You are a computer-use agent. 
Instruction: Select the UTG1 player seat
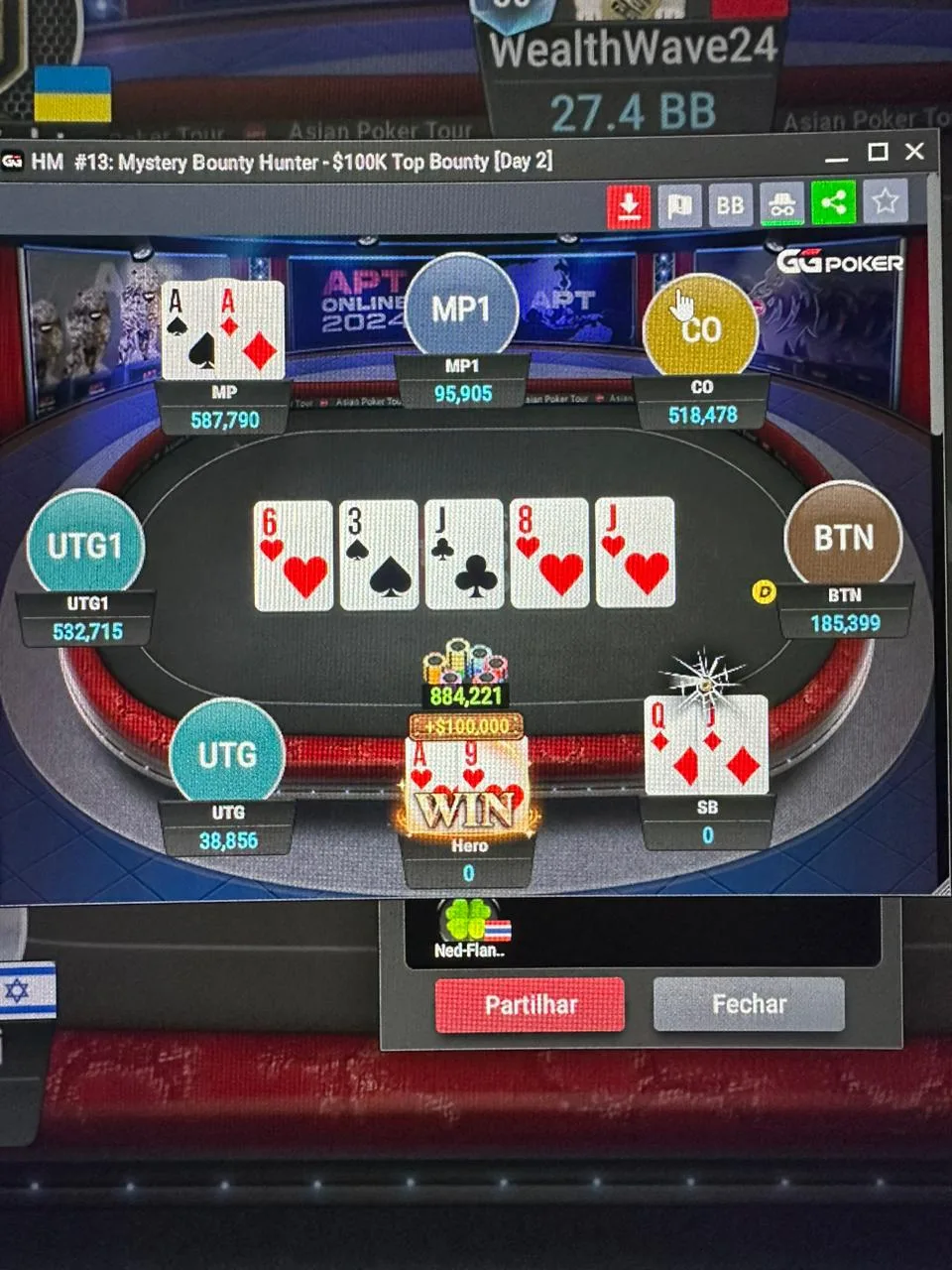coord(85,546)
